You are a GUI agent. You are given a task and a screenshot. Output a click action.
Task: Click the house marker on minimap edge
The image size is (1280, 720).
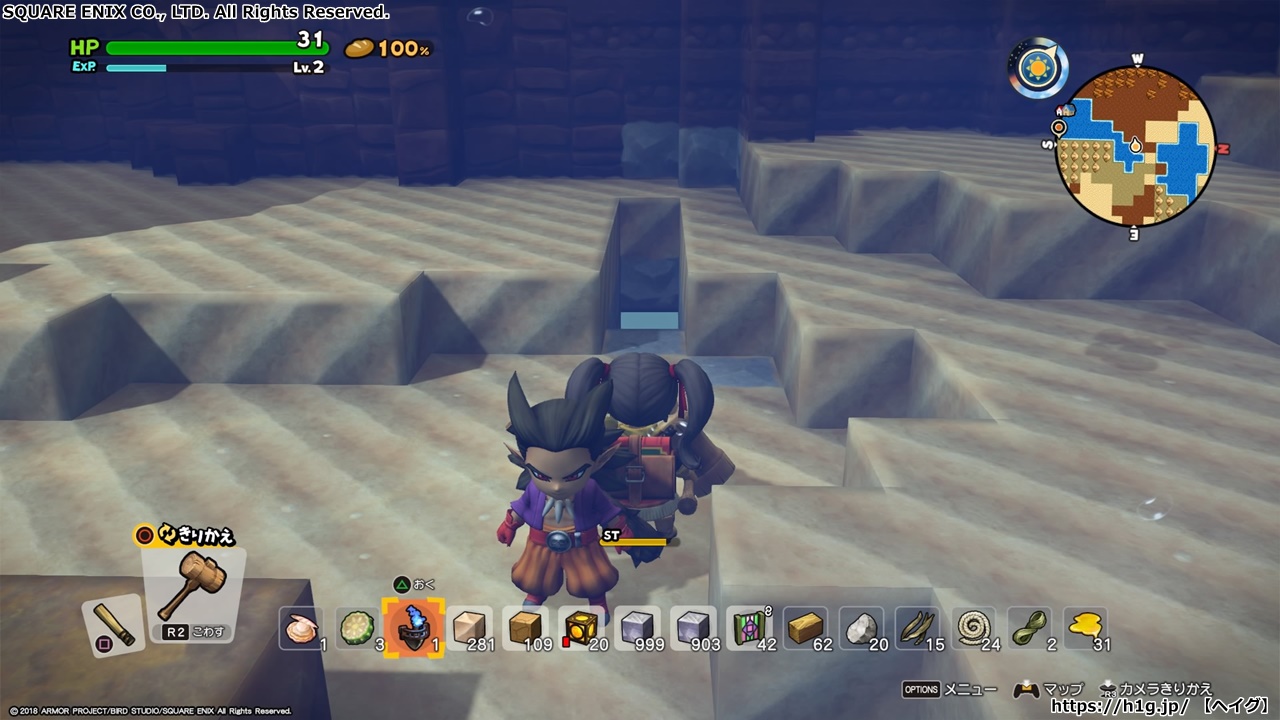tap(1068, 108)
